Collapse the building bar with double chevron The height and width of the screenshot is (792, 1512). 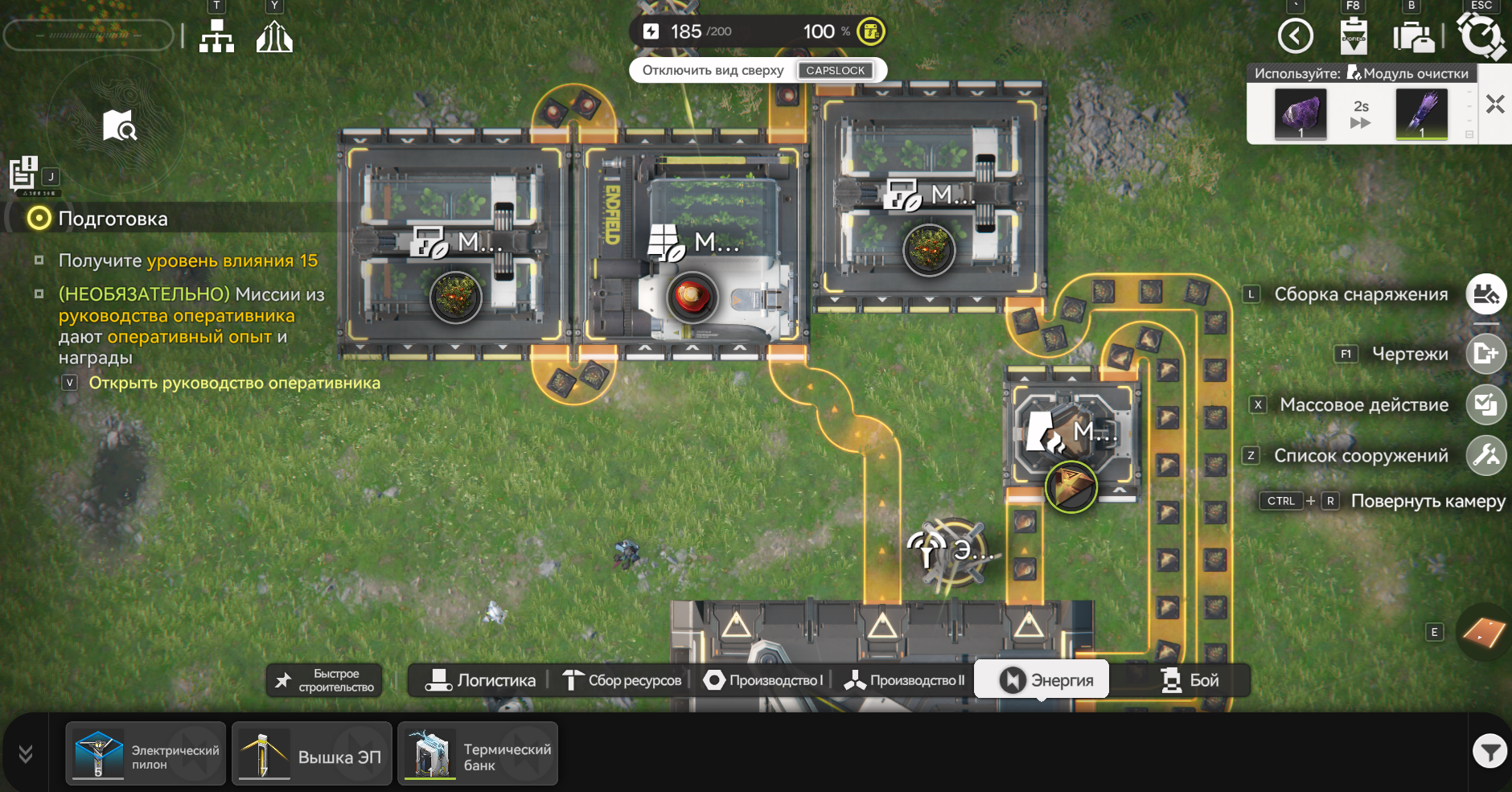click(x=26, y=753)
